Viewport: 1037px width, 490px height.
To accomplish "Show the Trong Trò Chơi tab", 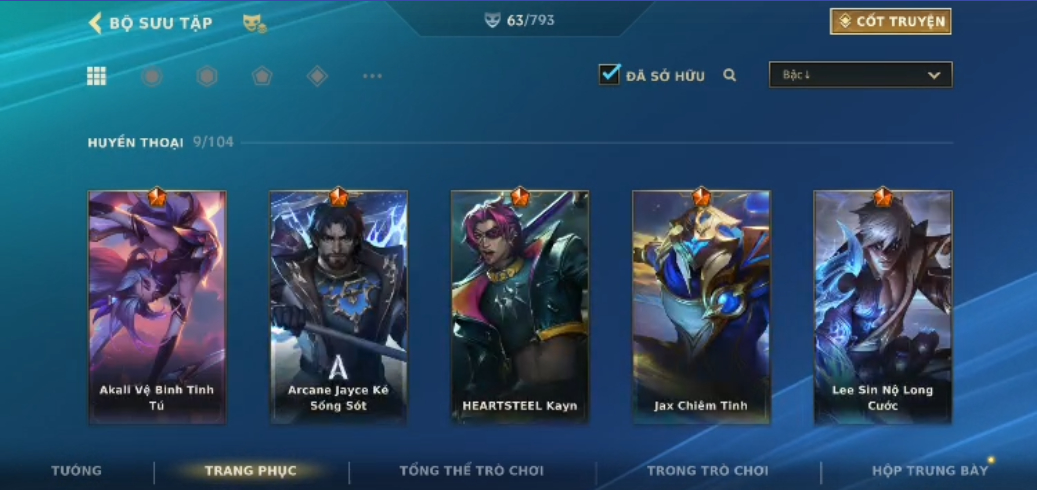I will coord(707,471).
